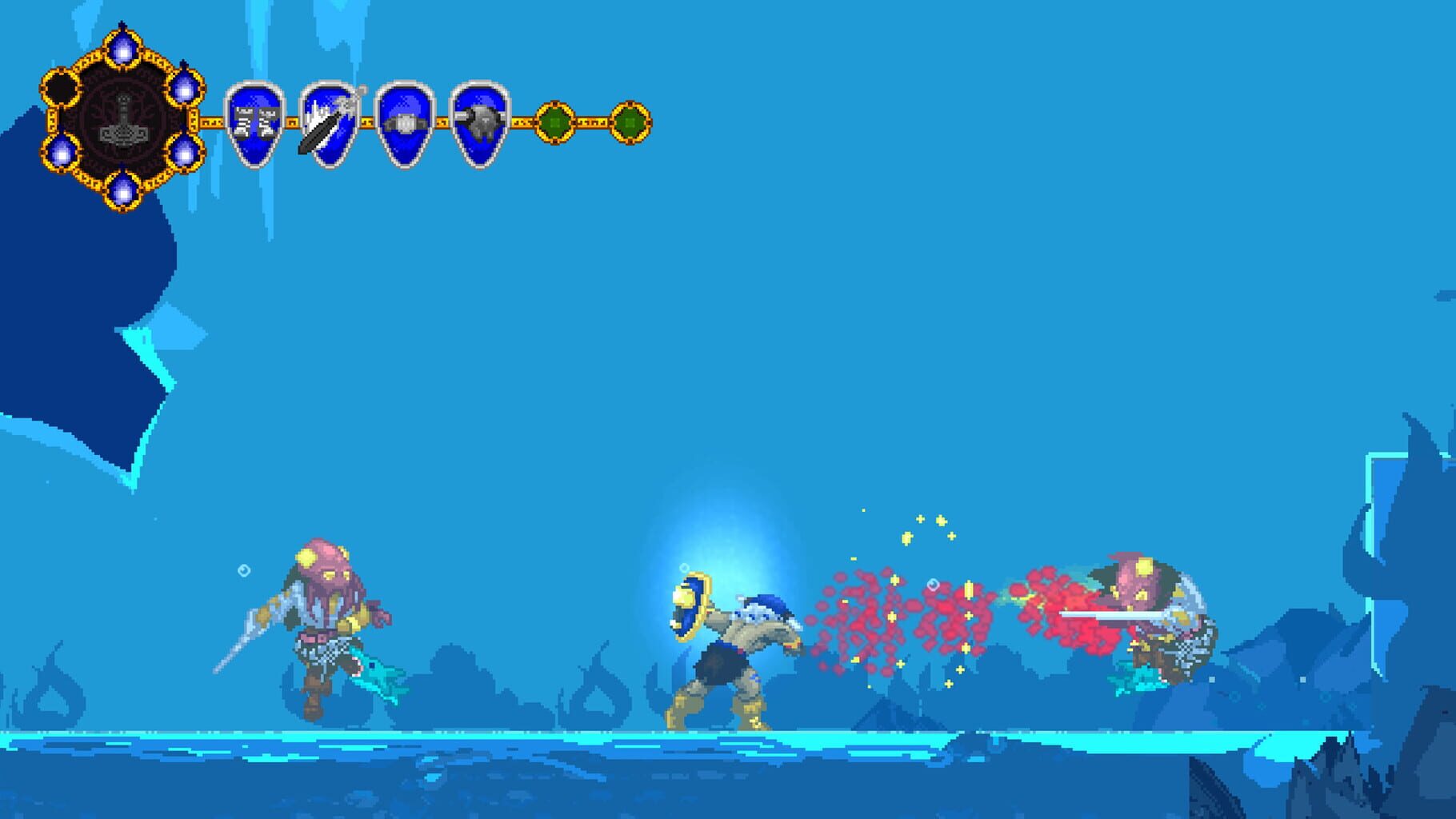This screenshot has width=1456, height=819.
Task: Activate the darkened empty orb slot
Action: point(62,88)
